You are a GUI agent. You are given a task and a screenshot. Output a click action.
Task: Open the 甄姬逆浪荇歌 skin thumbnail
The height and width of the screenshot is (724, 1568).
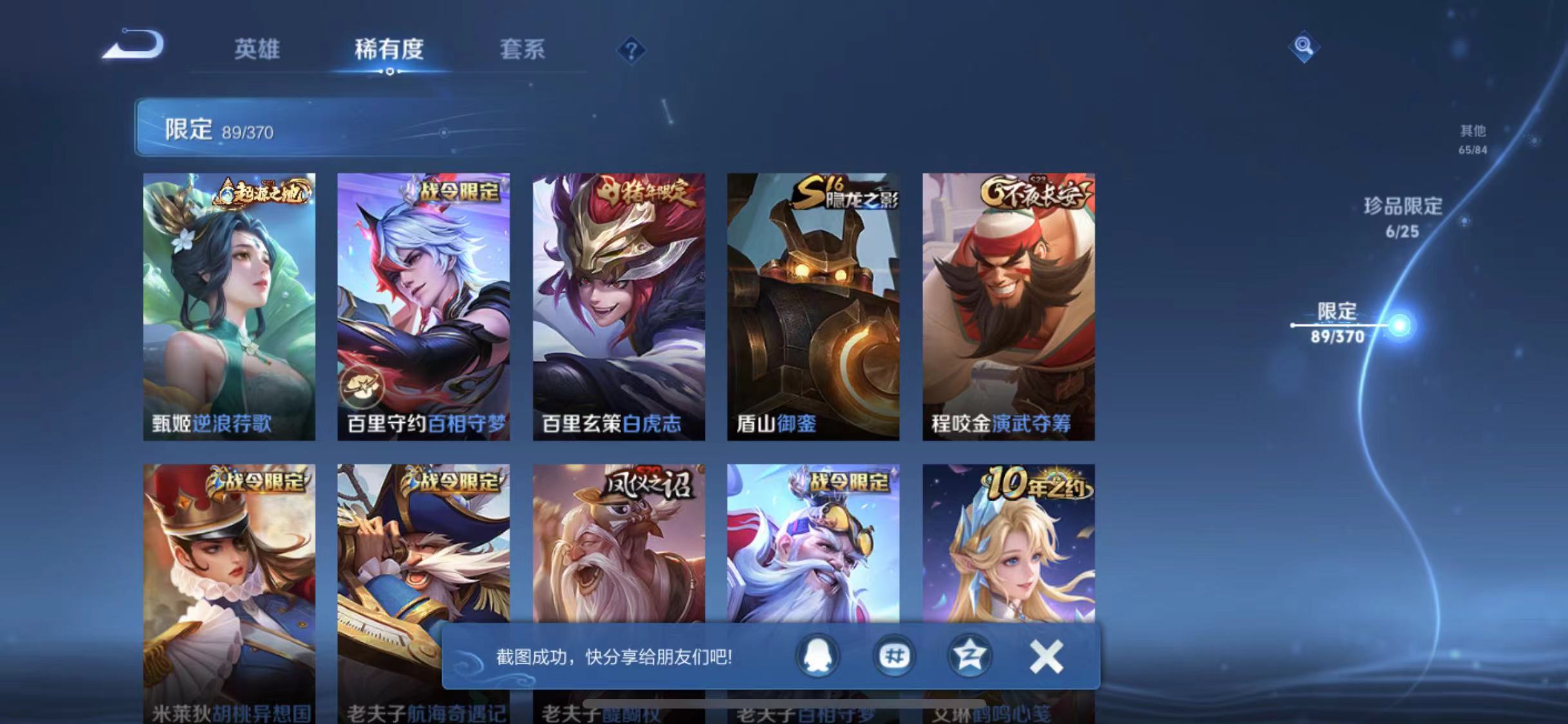pos(229,302)
